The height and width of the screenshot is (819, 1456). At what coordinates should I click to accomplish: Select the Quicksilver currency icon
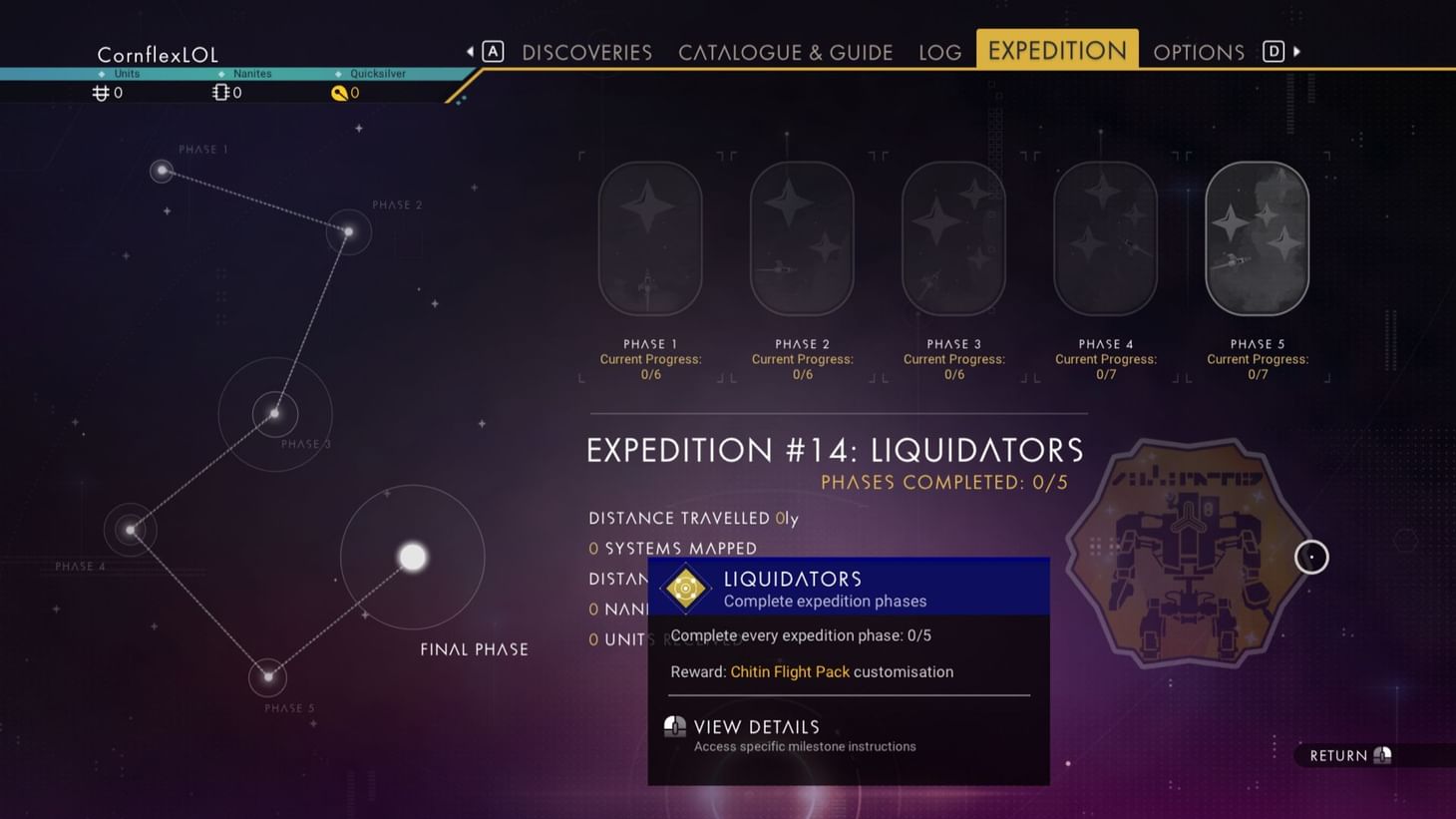[340, 92]
